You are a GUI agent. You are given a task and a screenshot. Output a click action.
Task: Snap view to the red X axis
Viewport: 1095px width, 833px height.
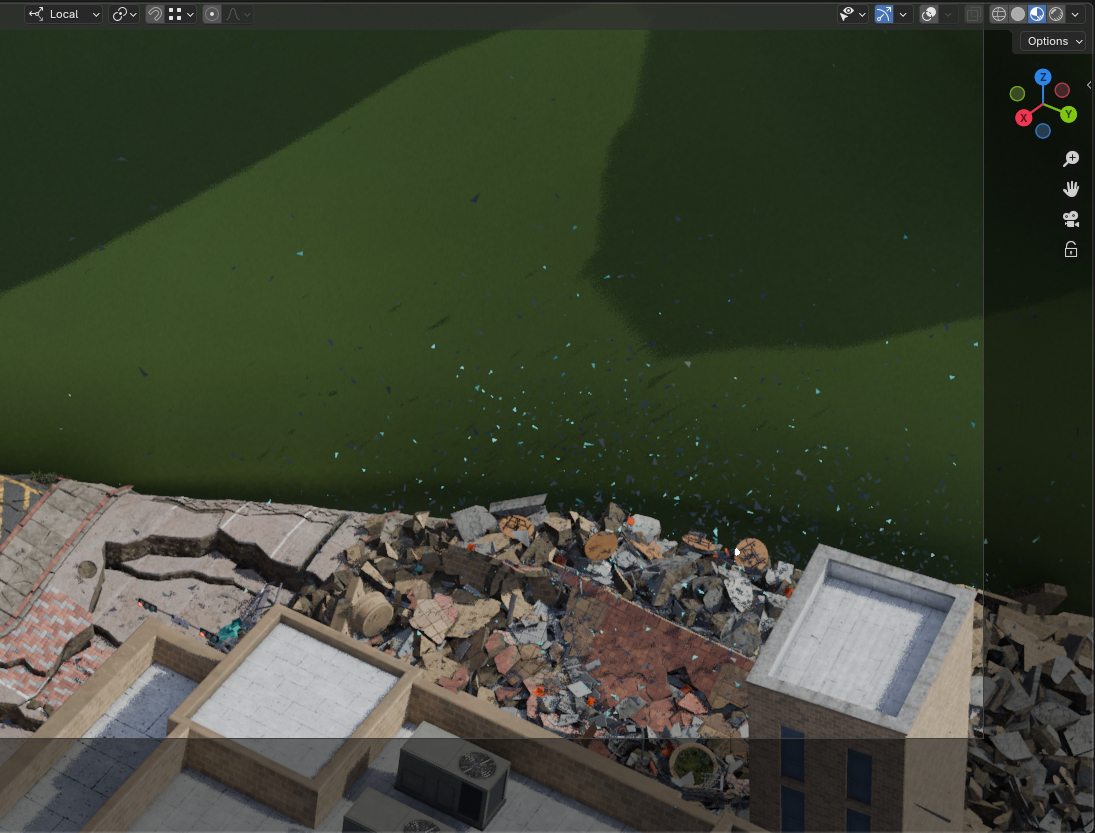(x=1023, y=118)
